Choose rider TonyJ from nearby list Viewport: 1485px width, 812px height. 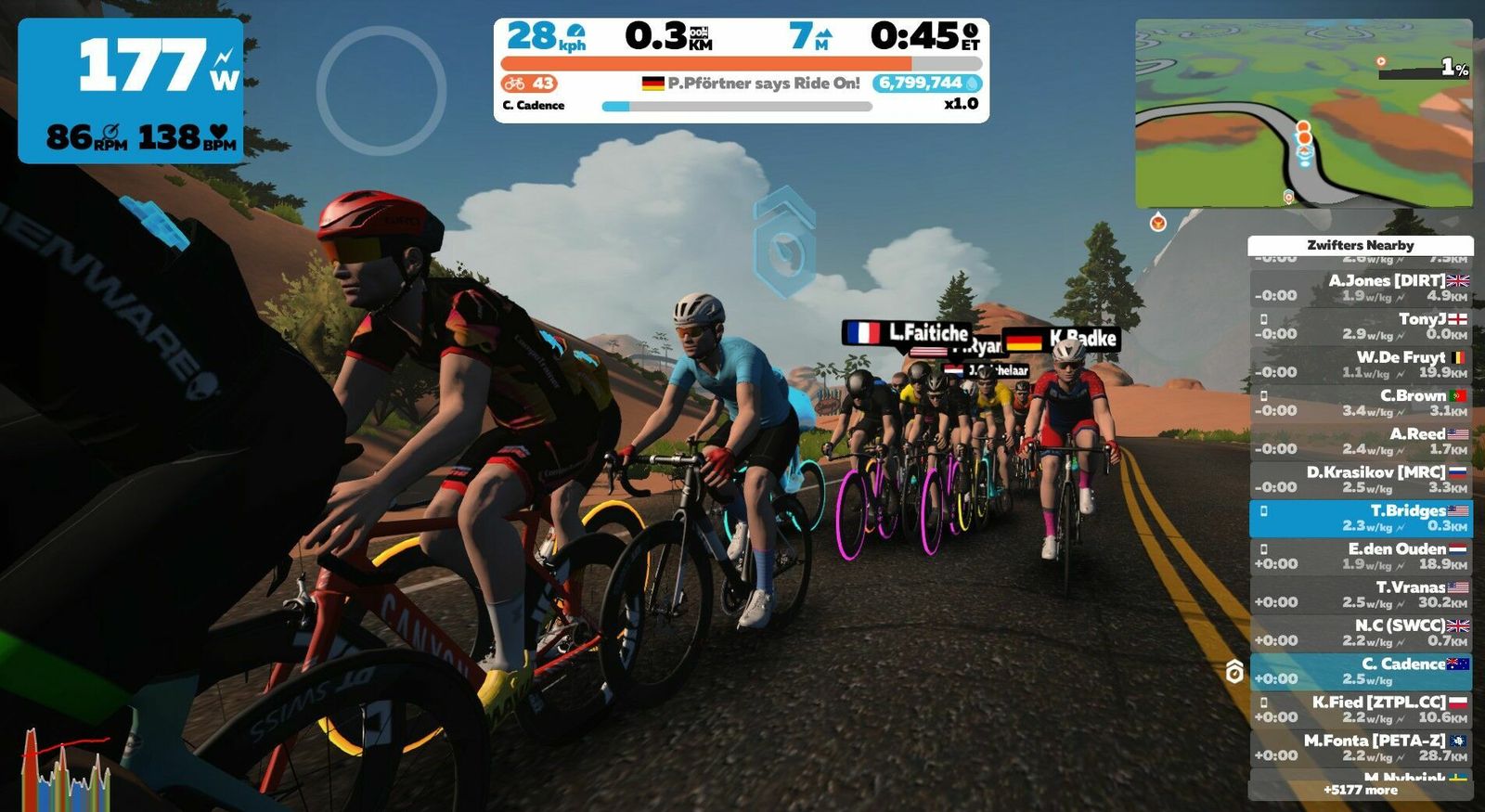point(1361,326)
